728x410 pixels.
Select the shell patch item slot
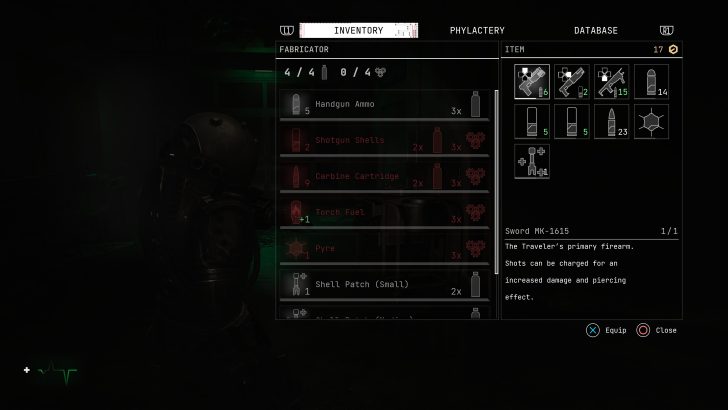(x=532, y=161)
